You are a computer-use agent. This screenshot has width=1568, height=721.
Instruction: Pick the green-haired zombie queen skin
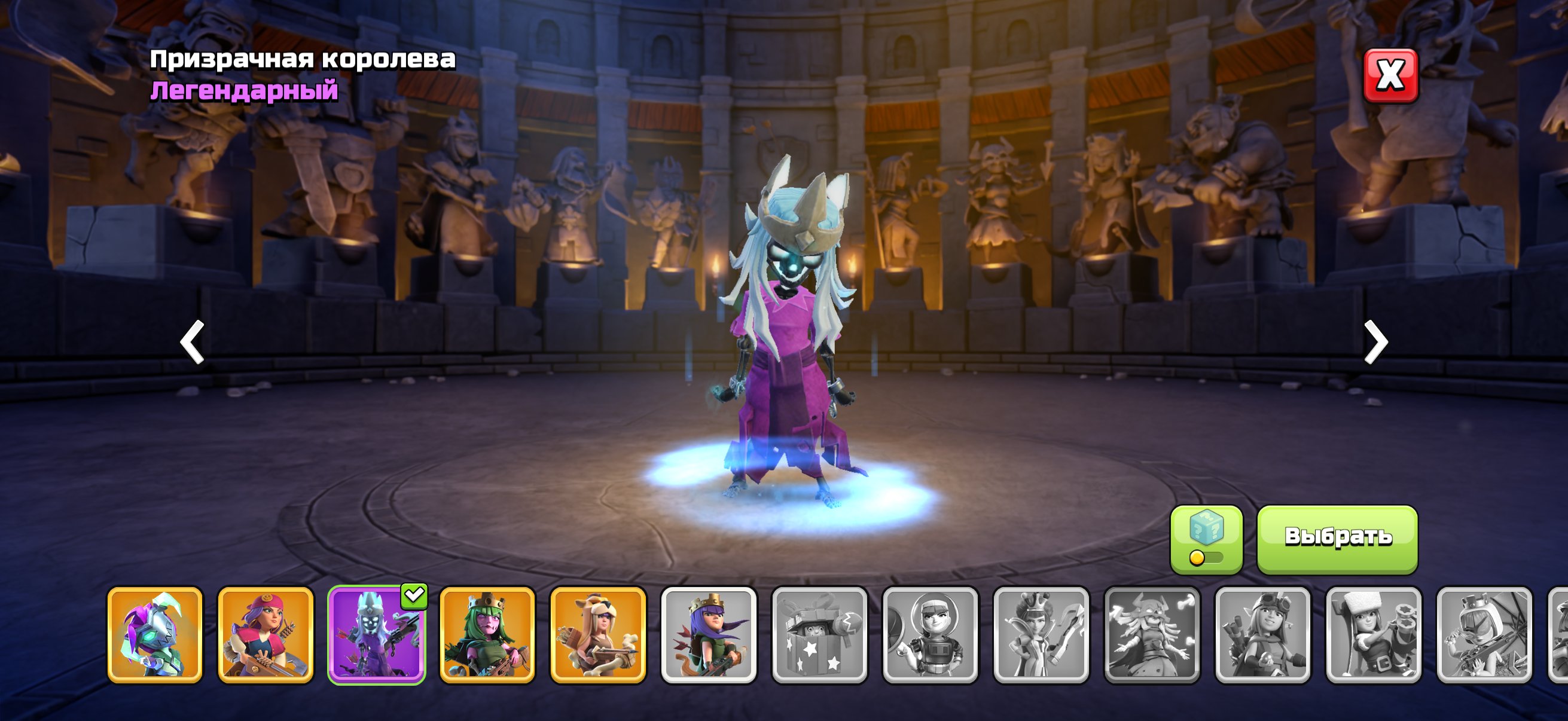pyautogui.click(x=487, y=634)
